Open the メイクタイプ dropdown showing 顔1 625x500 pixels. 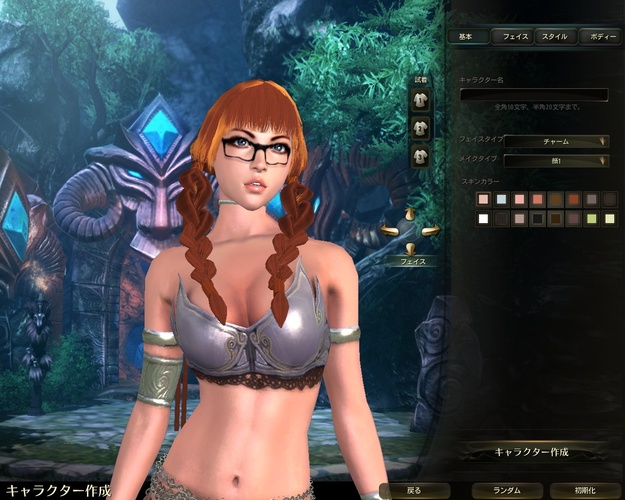(x=556, y=160)
